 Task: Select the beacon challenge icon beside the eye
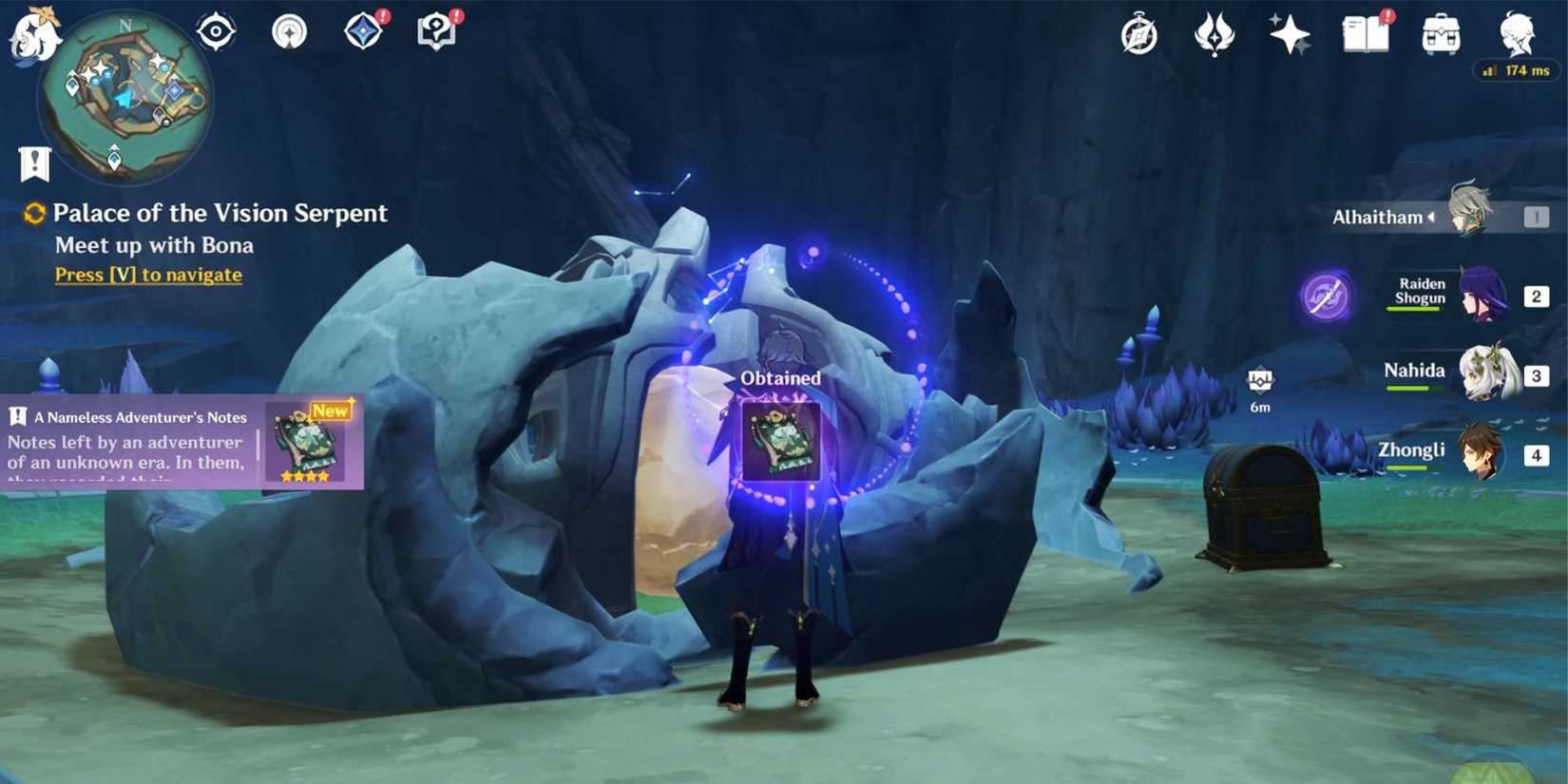click(288, 29)
